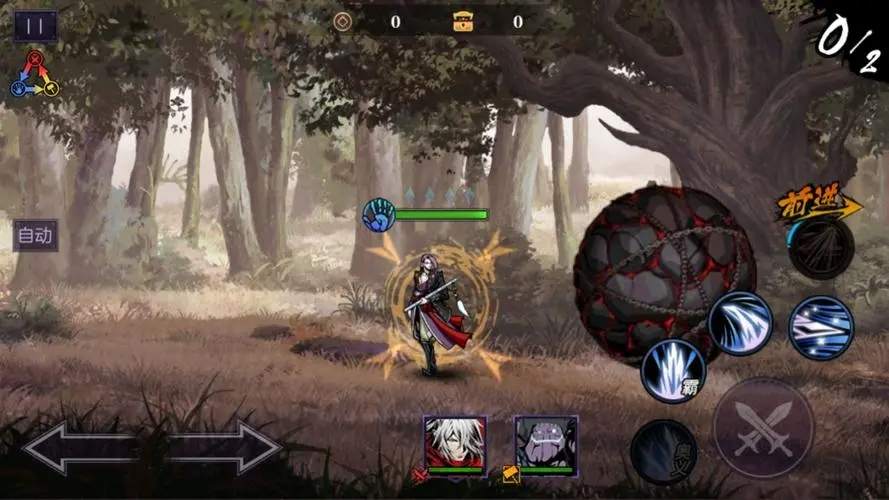
Task: Open the elemental triangle chart icon
Action: pos(35,75)
